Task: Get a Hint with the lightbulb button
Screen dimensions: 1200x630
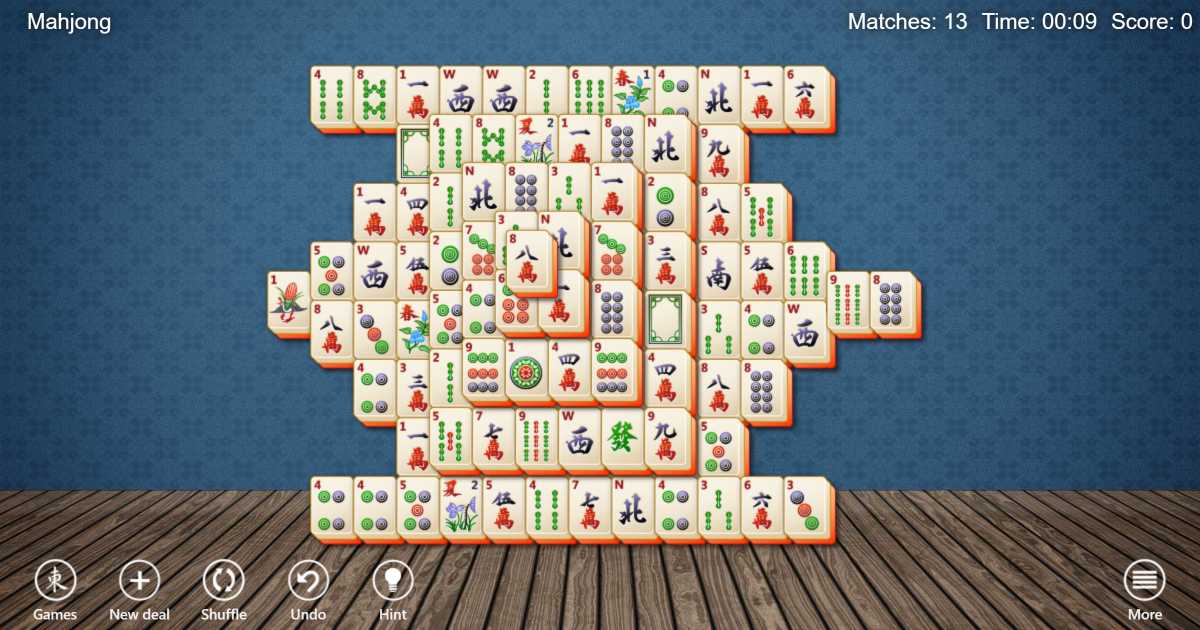Action: pos(393,581)
